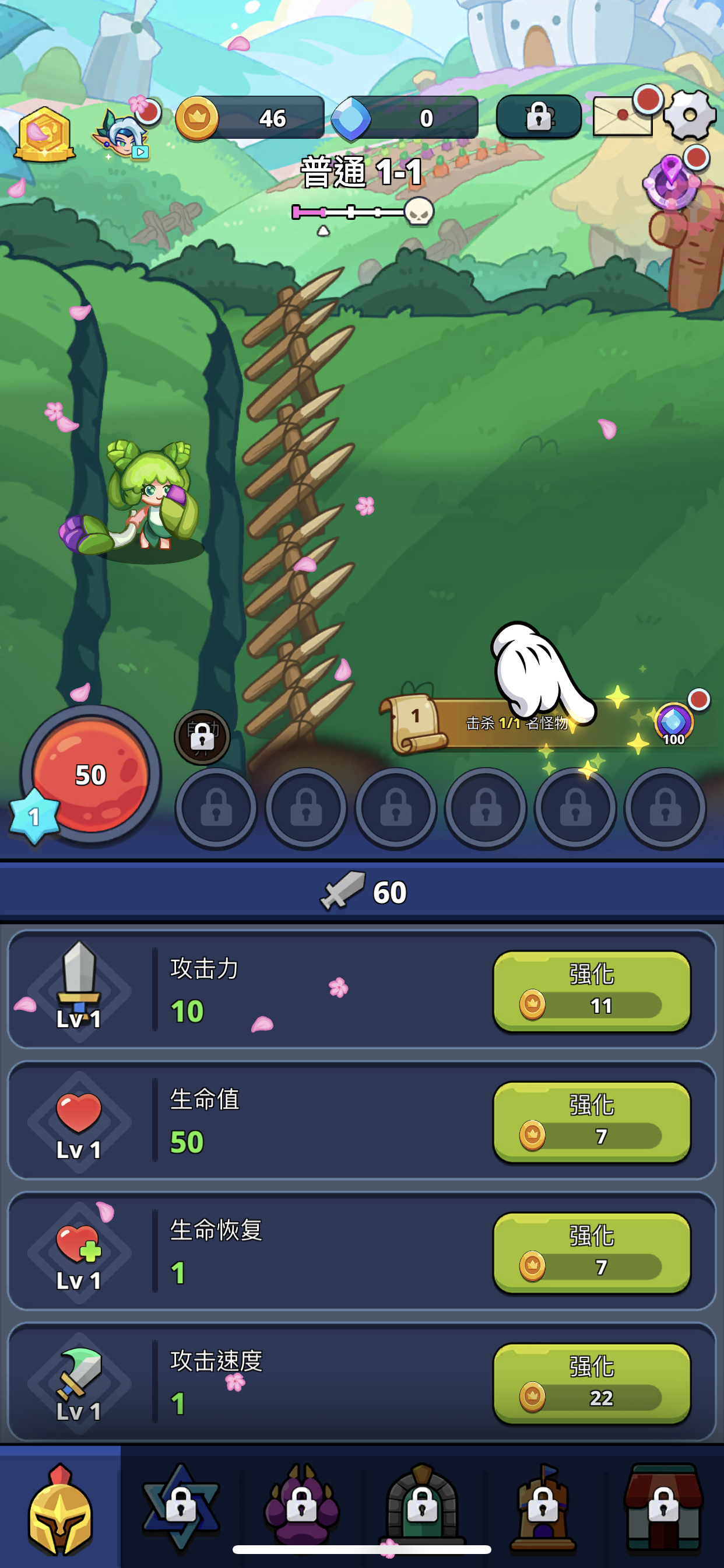Tap the locked pill button beside gems
Image resolution: width=724 pixels, height=1568 pixels.
pyautogui.click(x=539, y=116)
